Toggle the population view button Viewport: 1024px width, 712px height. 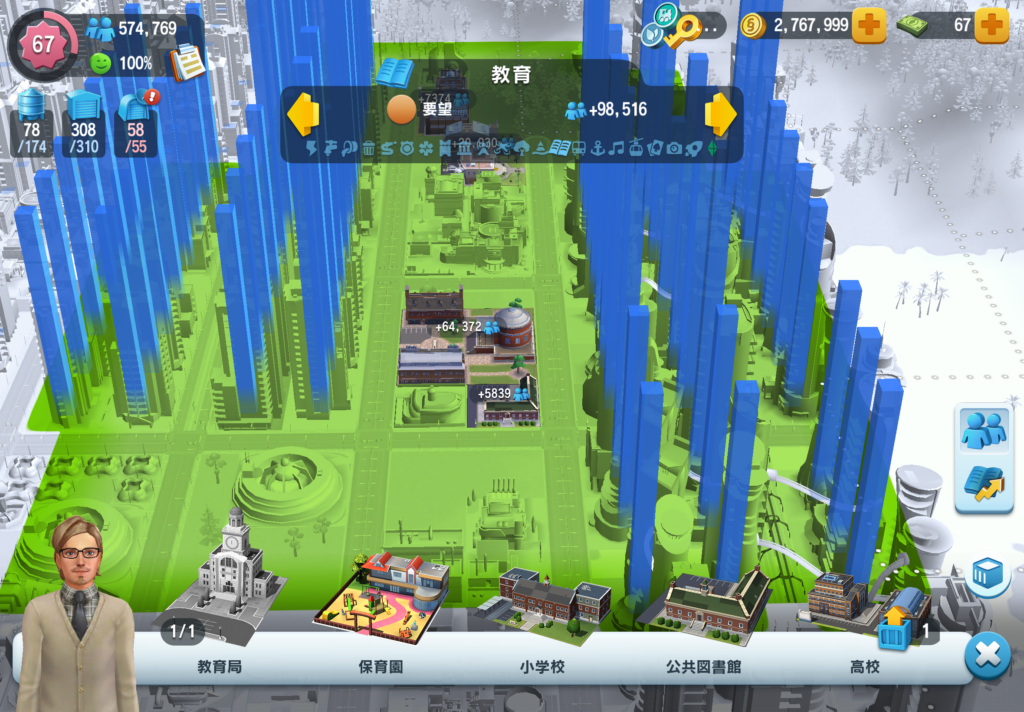983,429
